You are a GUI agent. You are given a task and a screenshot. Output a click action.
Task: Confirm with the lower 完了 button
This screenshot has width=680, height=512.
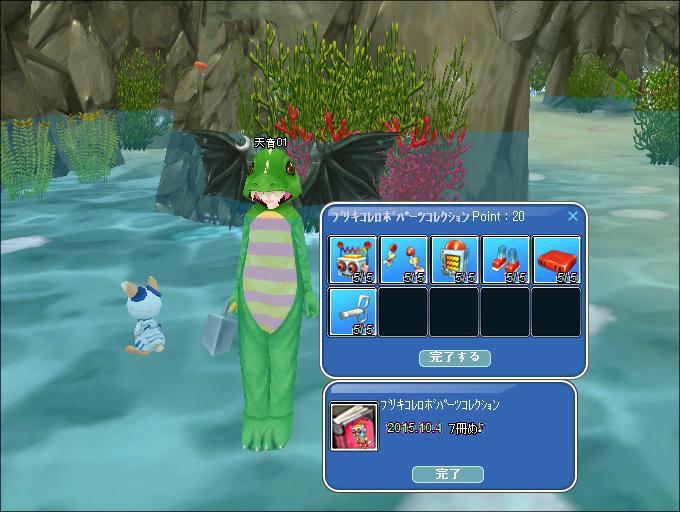point(448,474)
